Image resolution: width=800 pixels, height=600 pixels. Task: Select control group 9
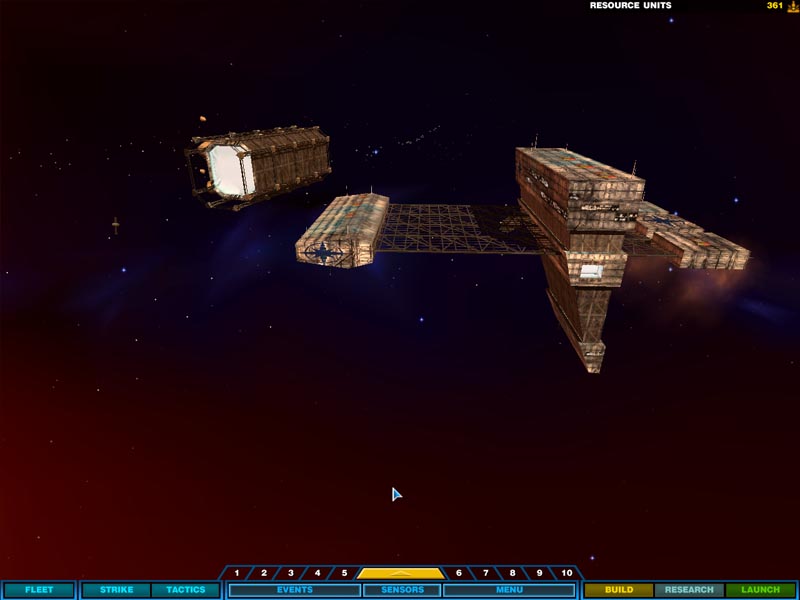click(540, 573)
